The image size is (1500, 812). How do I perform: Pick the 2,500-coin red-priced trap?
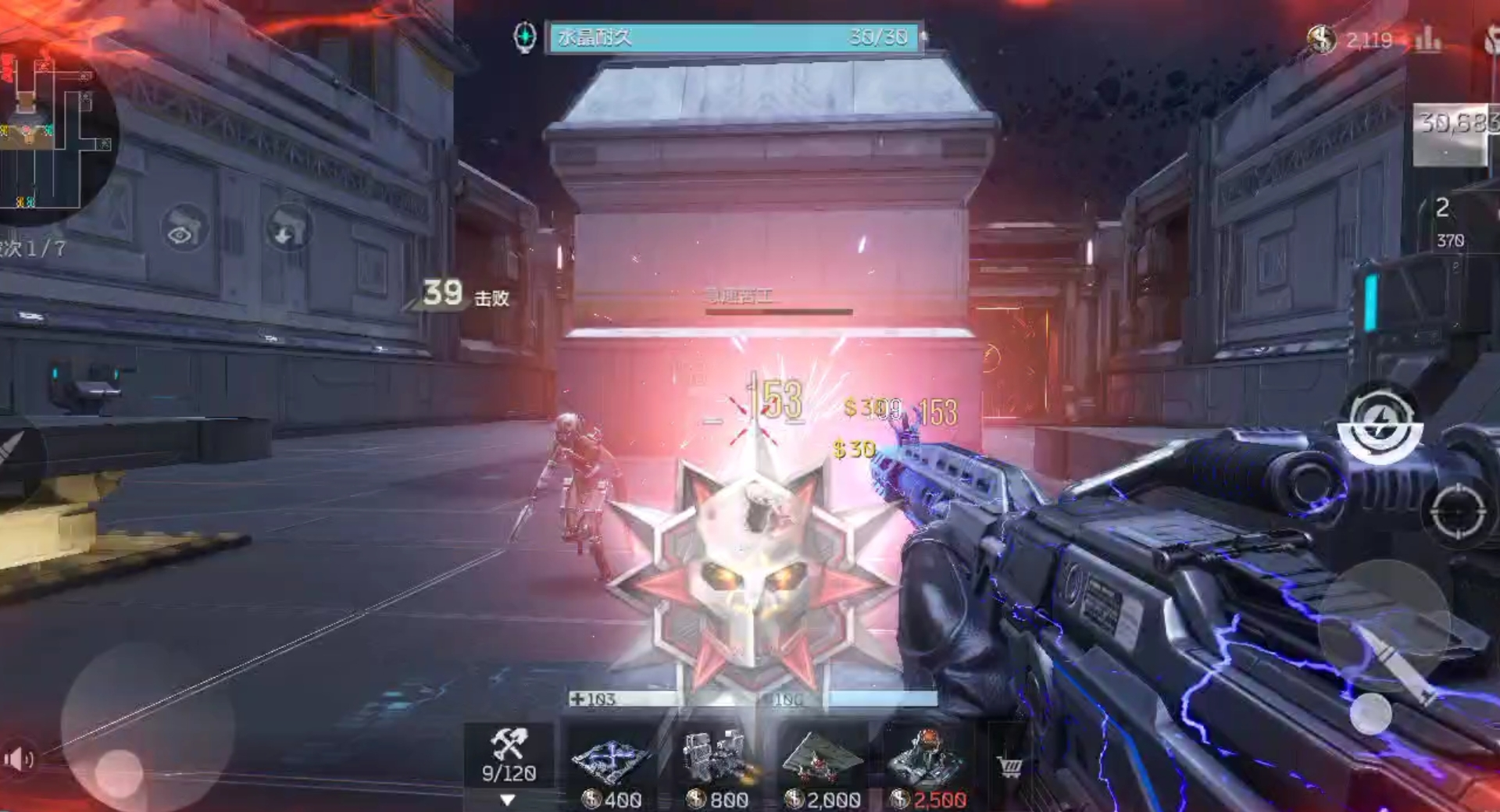[928, 765]
